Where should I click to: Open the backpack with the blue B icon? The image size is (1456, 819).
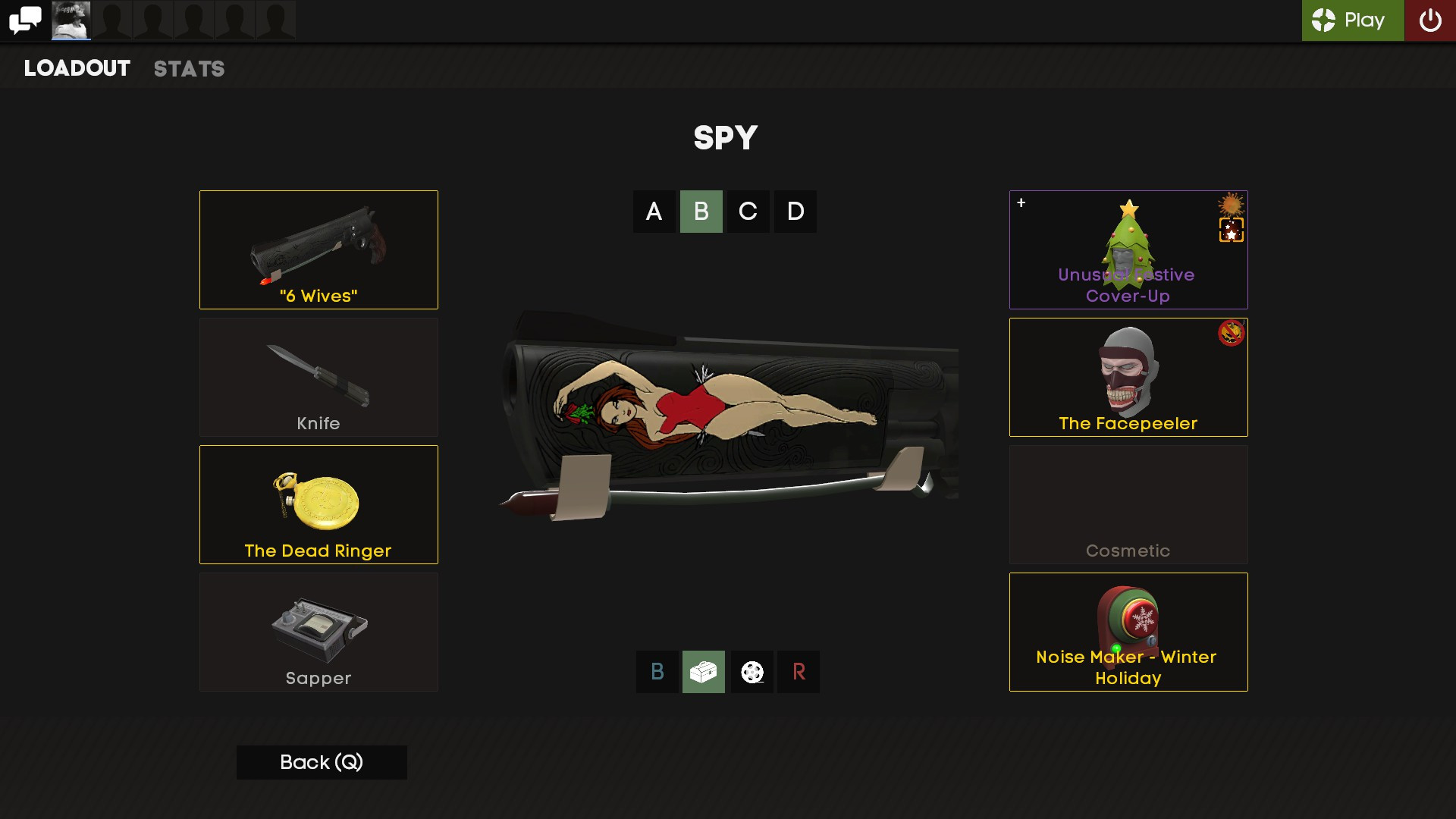[x=657, y=671]
